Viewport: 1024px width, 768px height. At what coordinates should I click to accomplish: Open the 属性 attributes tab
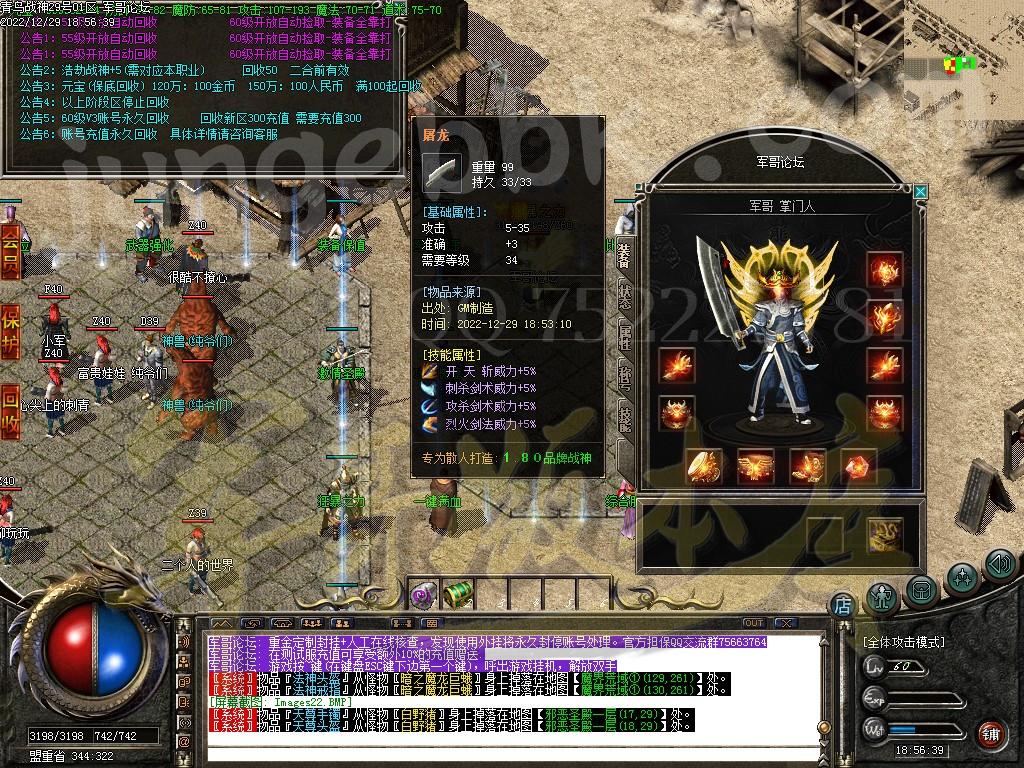coord(624,337)
